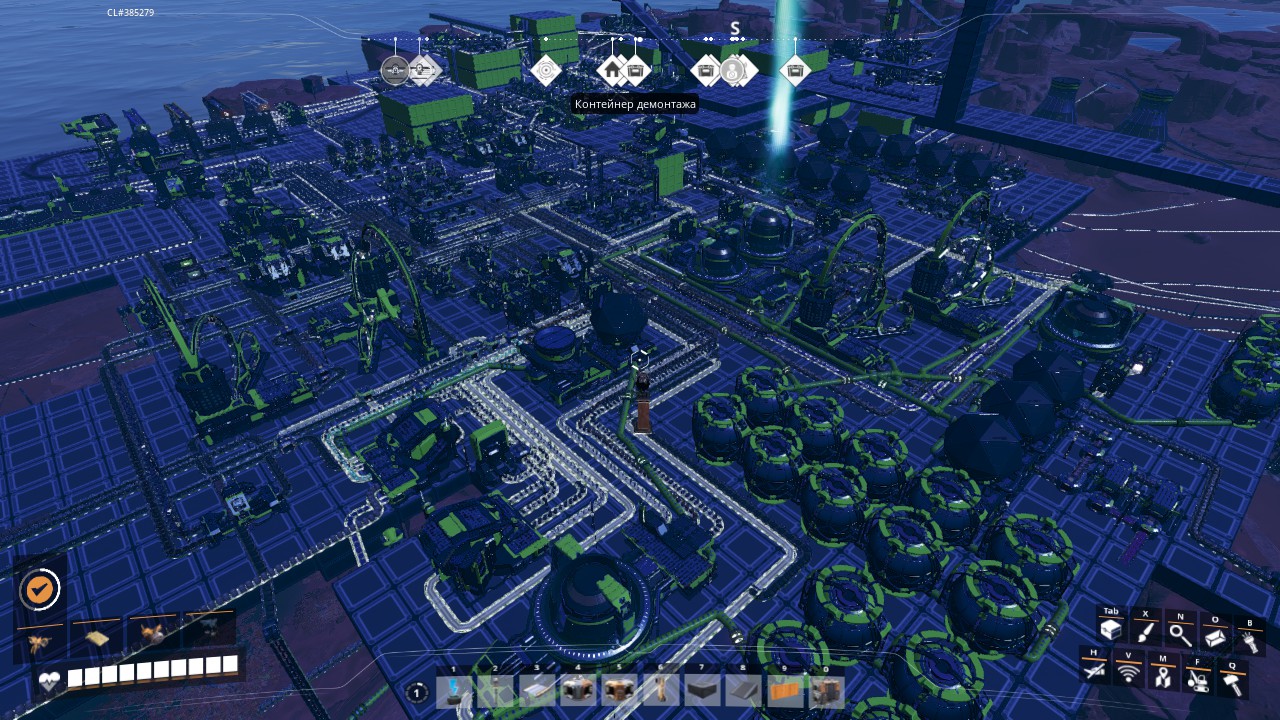
Task: Click the home marker on the compass
Action: tap(612, 71)
